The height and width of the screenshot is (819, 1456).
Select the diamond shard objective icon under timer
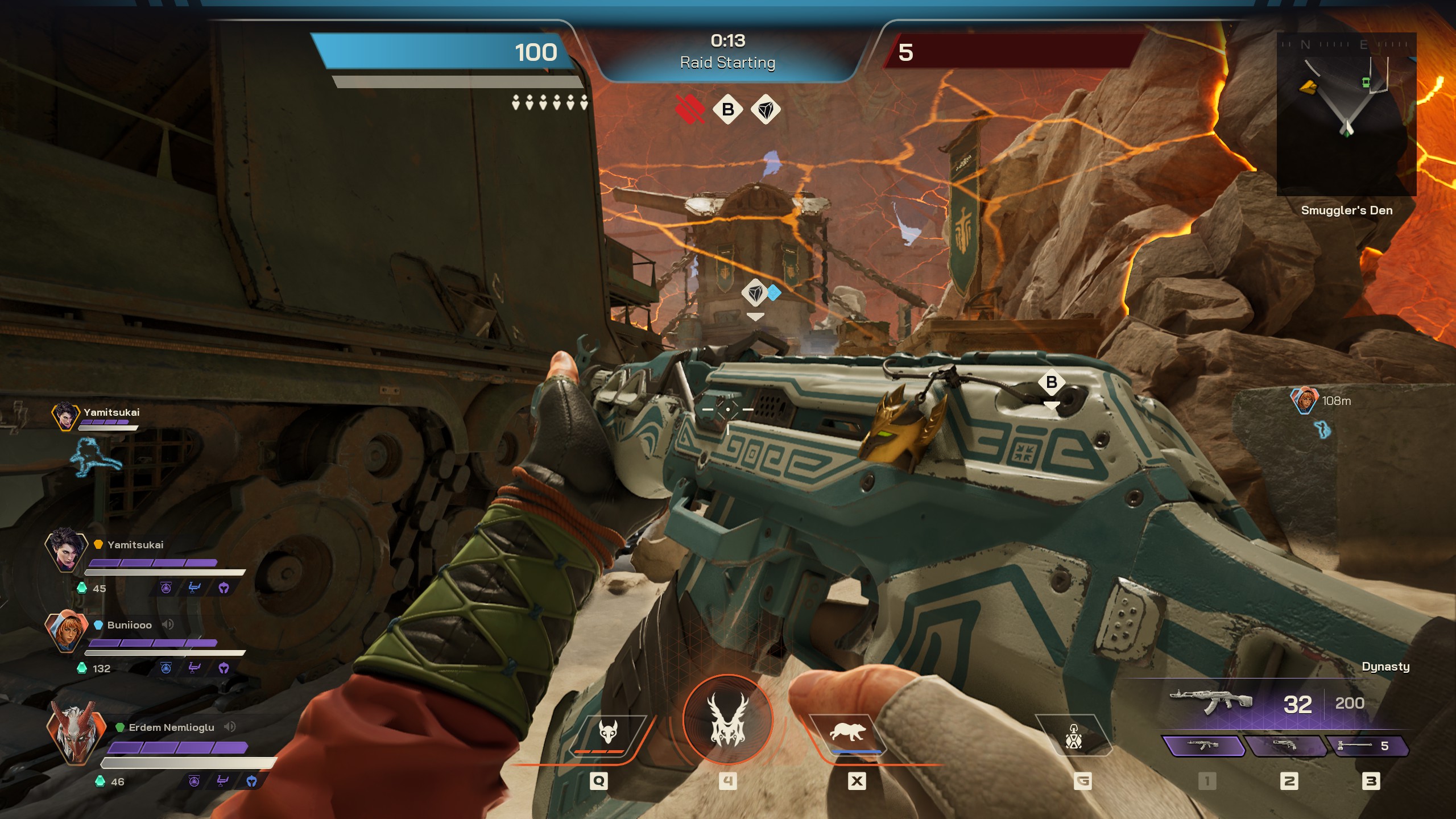(766, 109)
